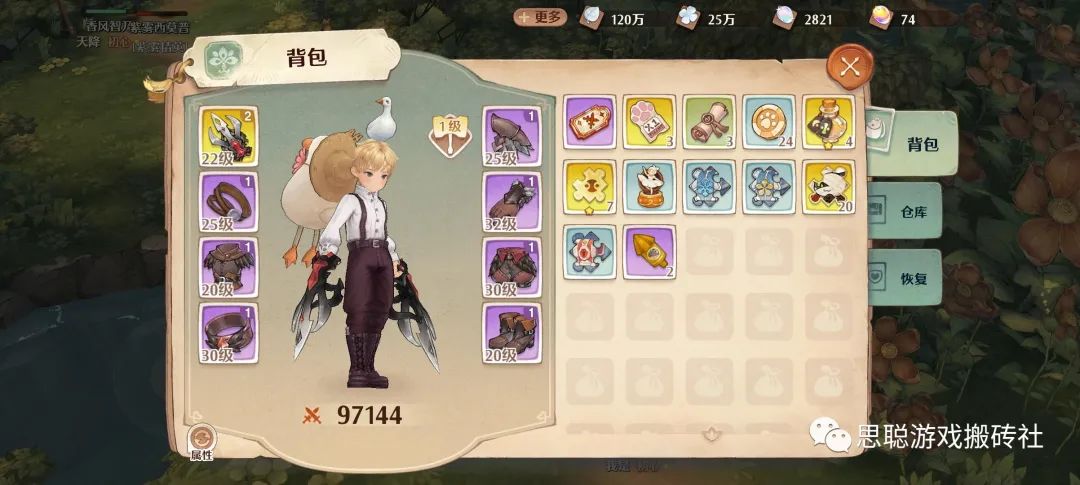Select the level 22 claw weapon slot
Viewport: 1080px width, 485px height.
tap(229, 136)
